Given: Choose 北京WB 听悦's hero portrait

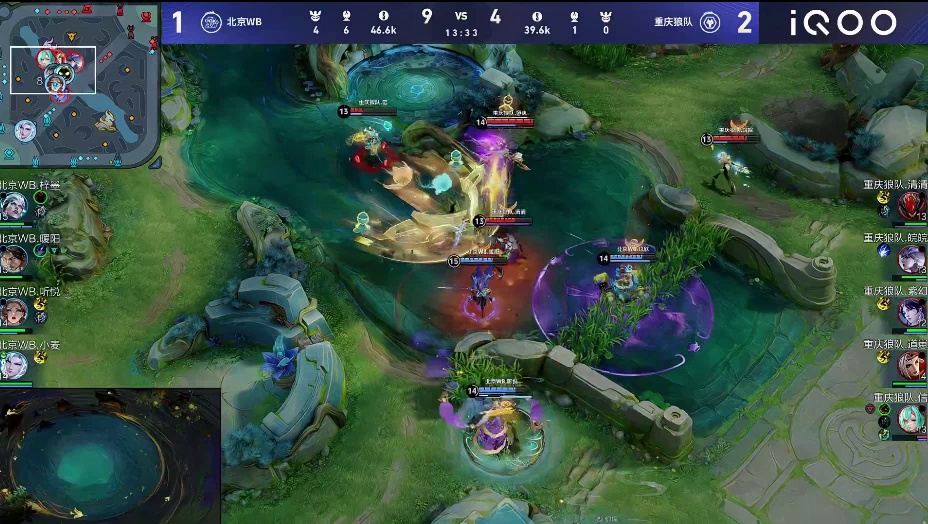Looking at the screenshot, I should click(x=13, y=312).
